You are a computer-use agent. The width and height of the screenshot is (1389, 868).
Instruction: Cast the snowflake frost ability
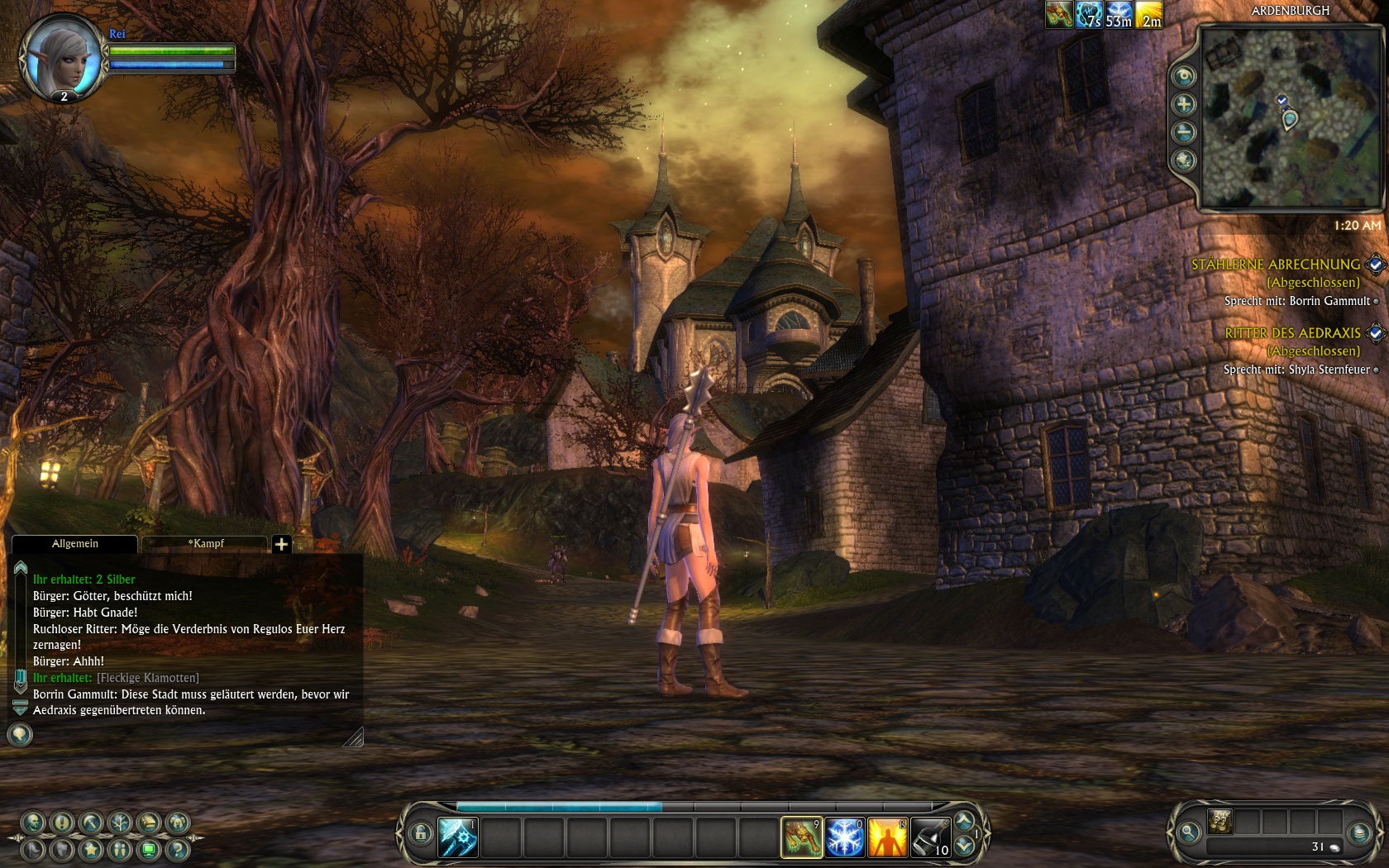[844, 837]
